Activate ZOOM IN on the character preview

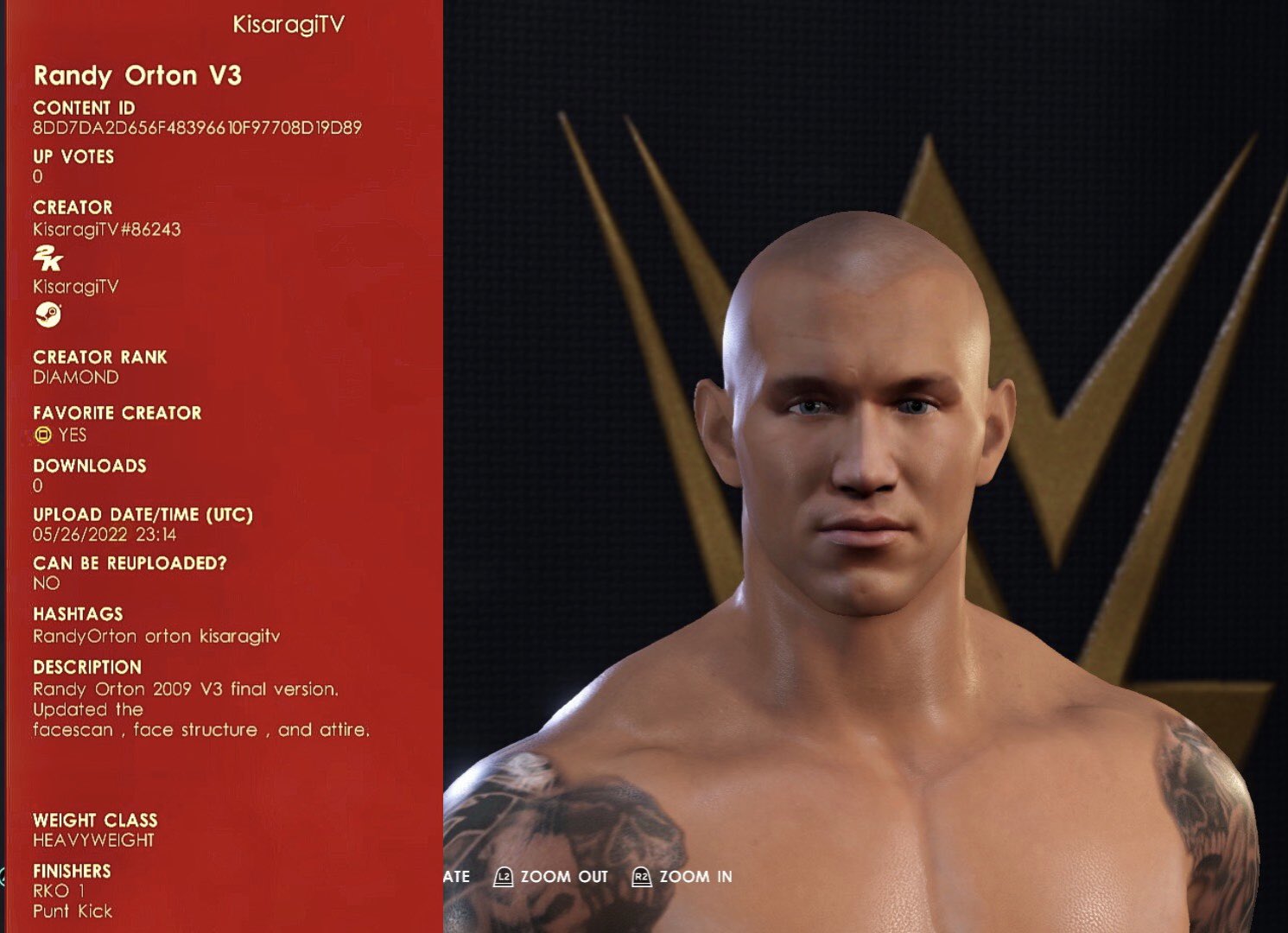[x=695, y=876]
